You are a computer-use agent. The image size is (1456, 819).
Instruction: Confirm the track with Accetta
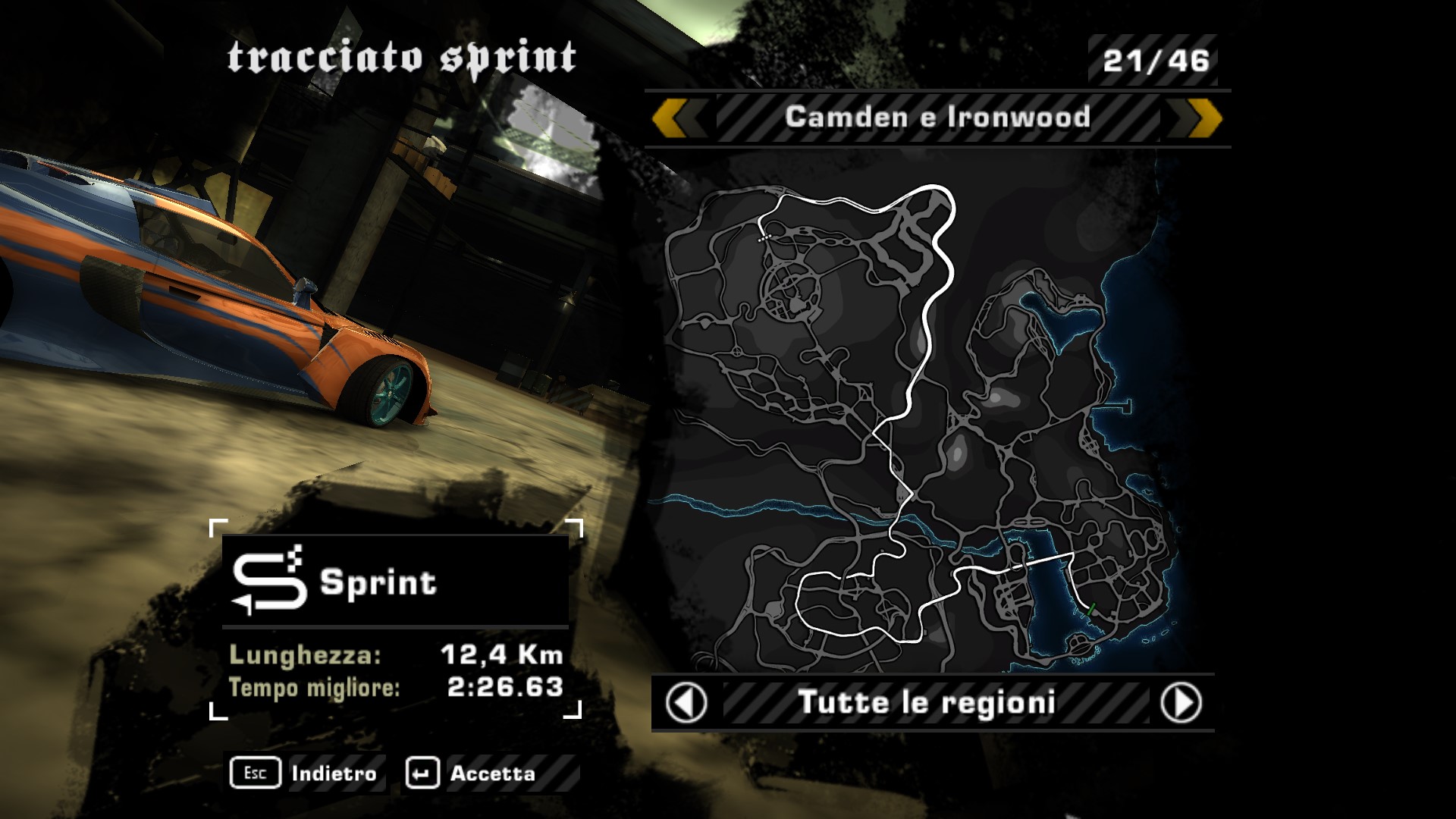472,773
